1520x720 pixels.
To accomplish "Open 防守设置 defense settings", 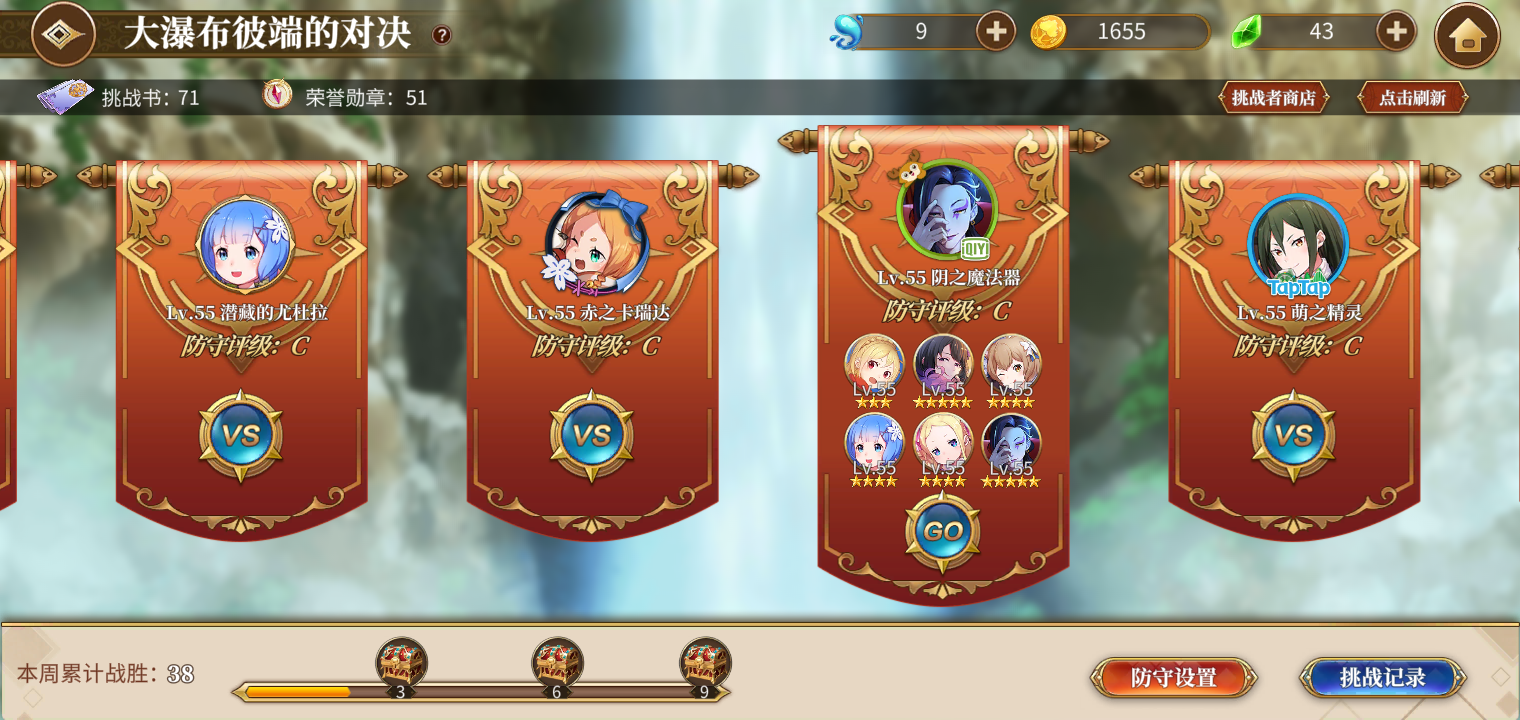I will click(1174, 677).
